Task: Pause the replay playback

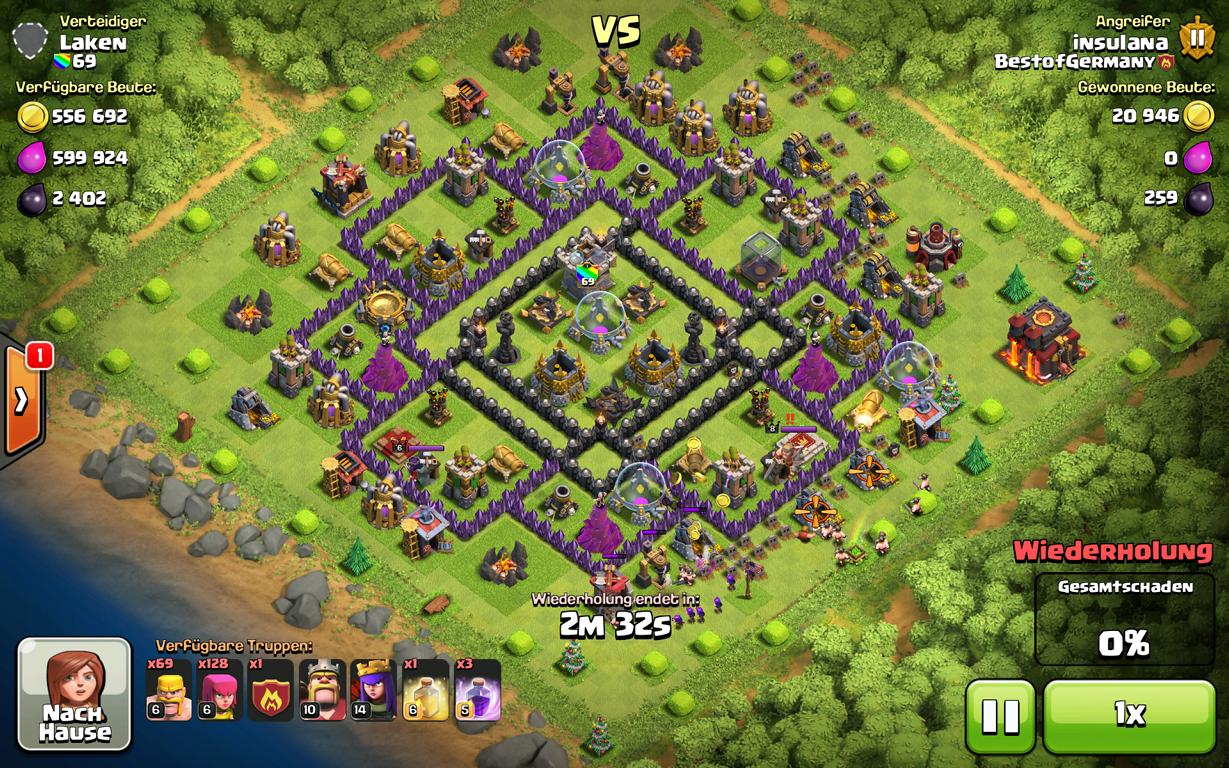Action: (x=1000, y=715)
